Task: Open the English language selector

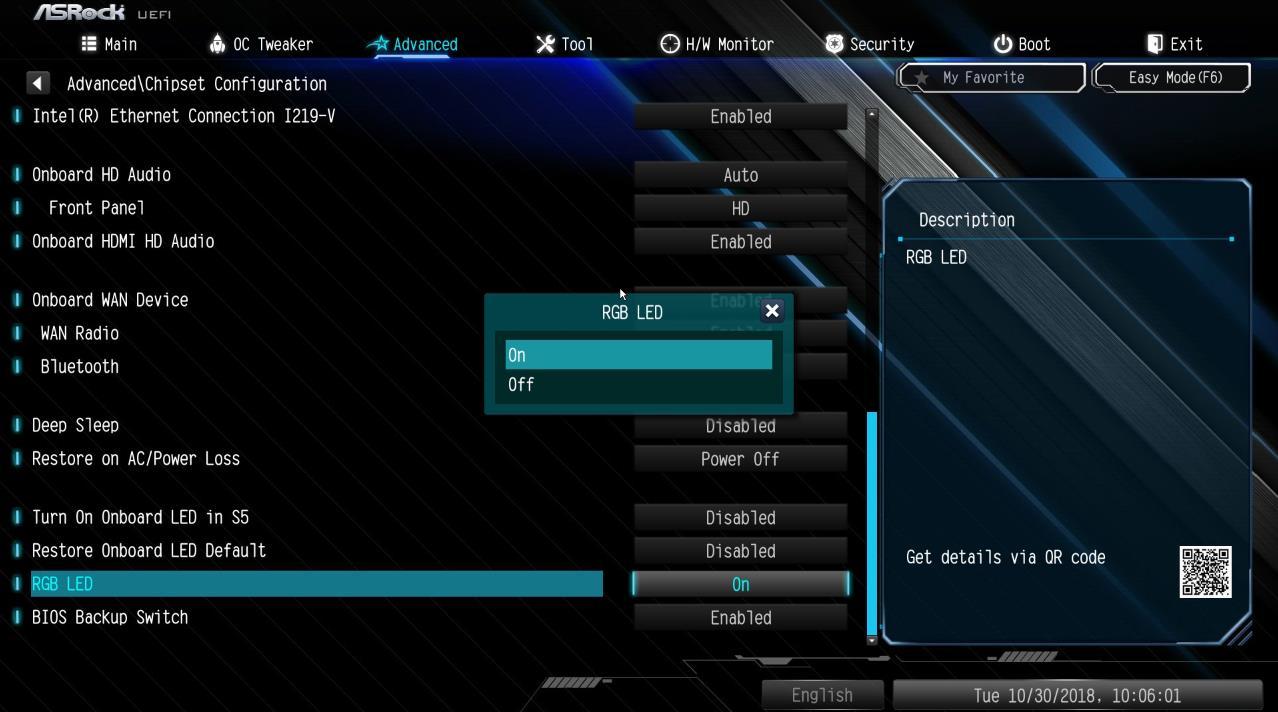Action: 822,695
